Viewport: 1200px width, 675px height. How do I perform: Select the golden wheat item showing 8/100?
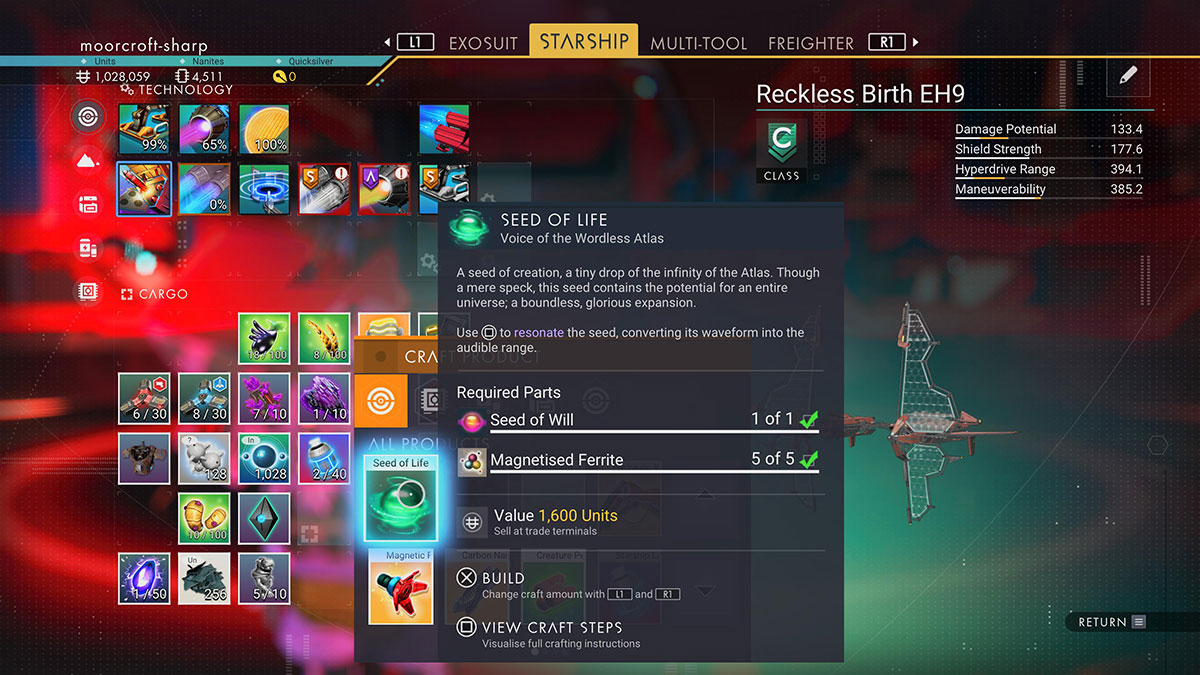click(x=324, y=339)
